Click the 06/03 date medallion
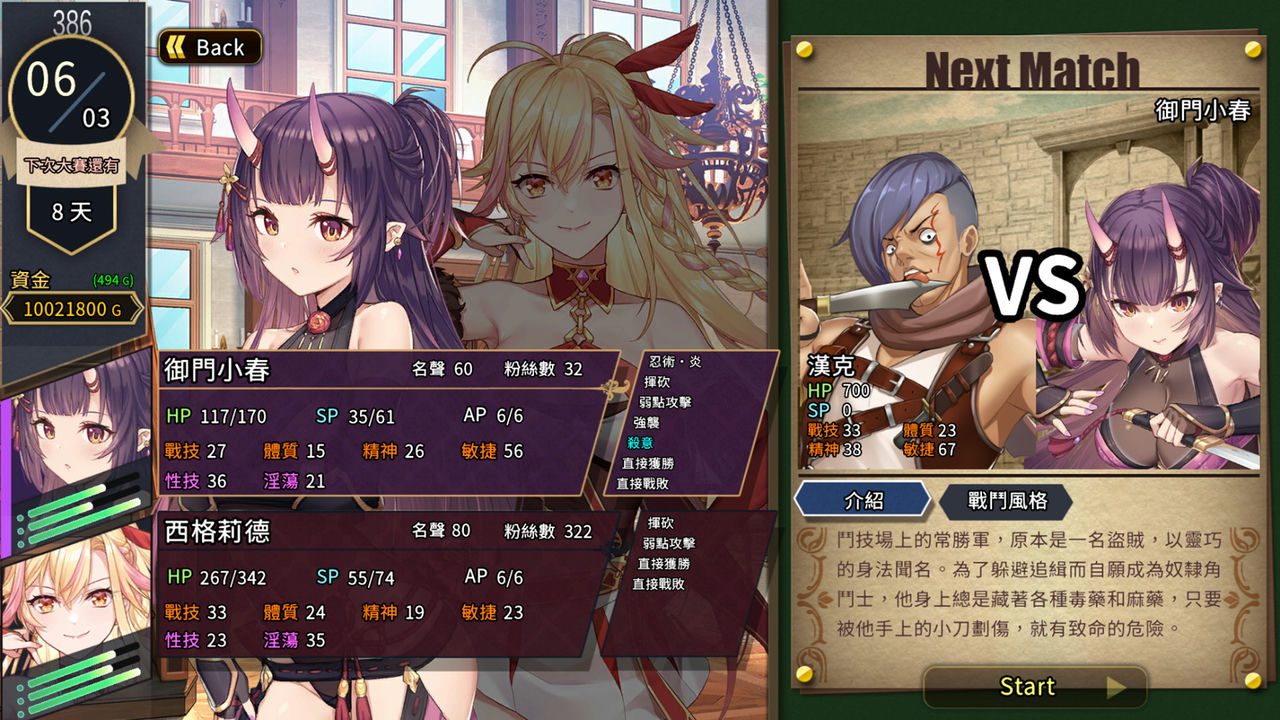The image size is (1280, 720). (x=68, y=95)
